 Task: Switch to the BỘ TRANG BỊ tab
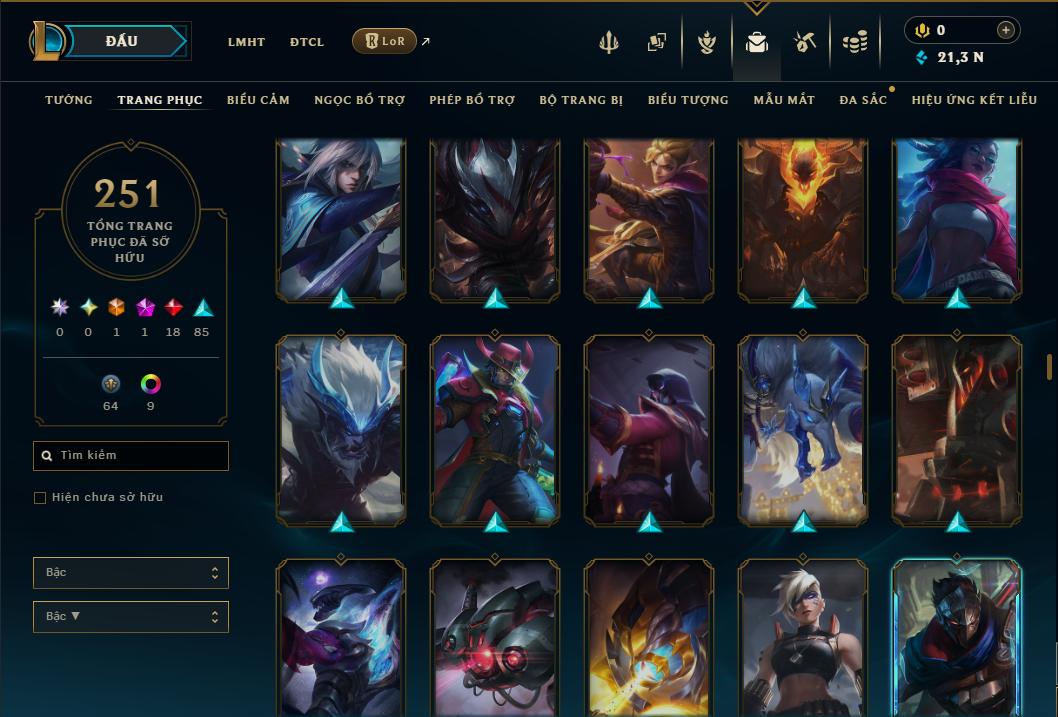click(581, 100)
